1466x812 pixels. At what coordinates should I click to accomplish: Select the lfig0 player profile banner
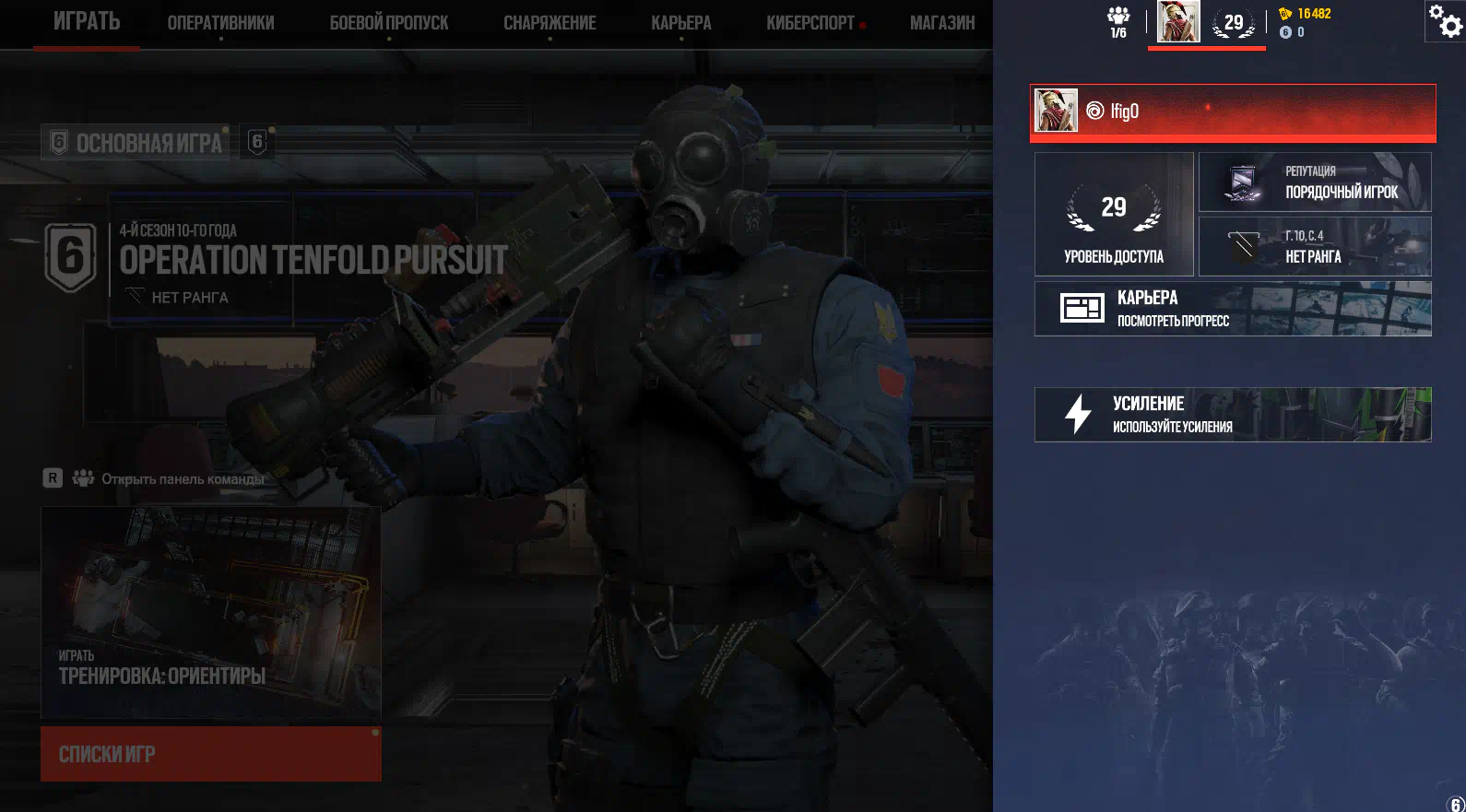click(1233, 112)
